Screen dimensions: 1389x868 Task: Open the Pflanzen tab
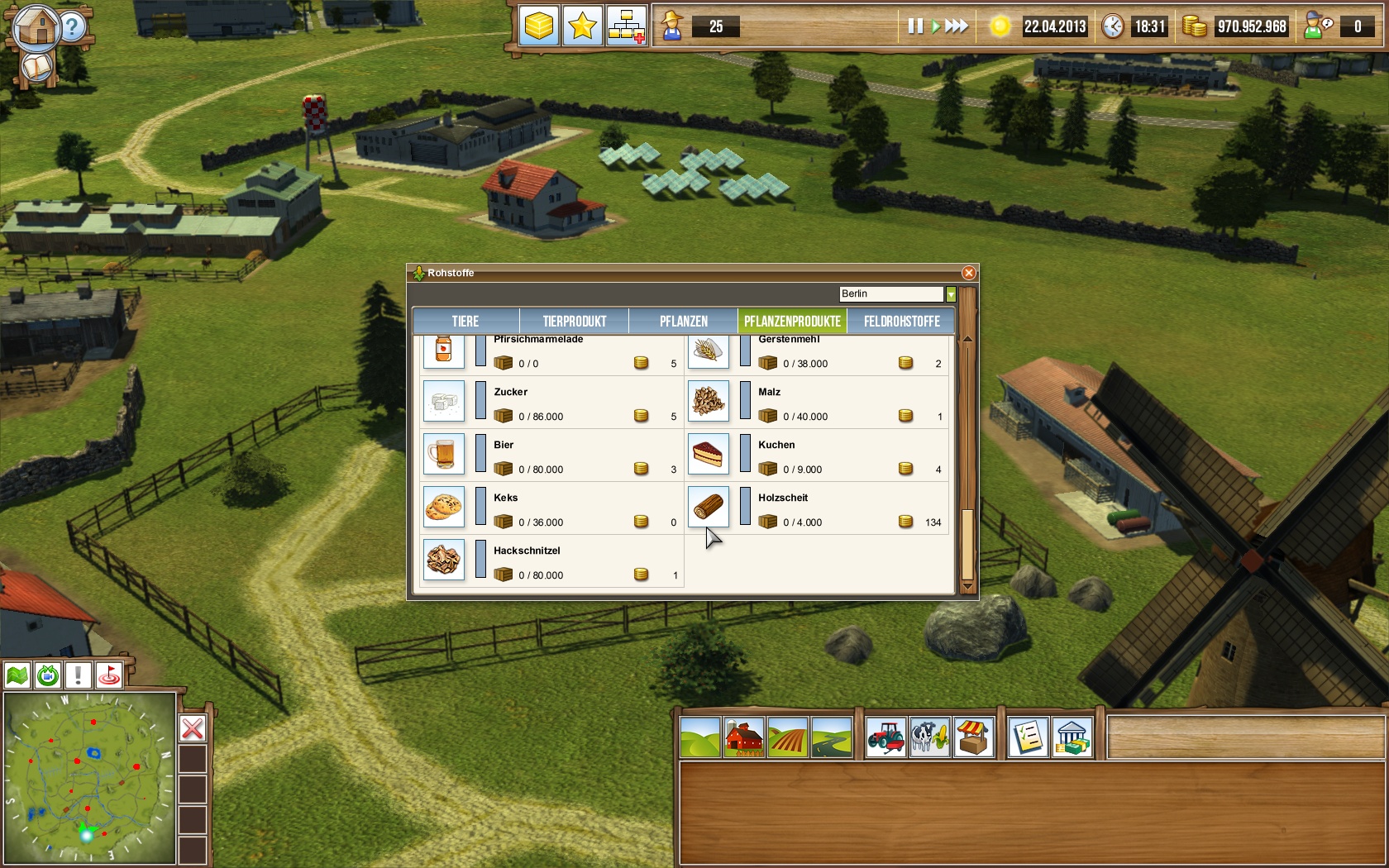(683, 321)
